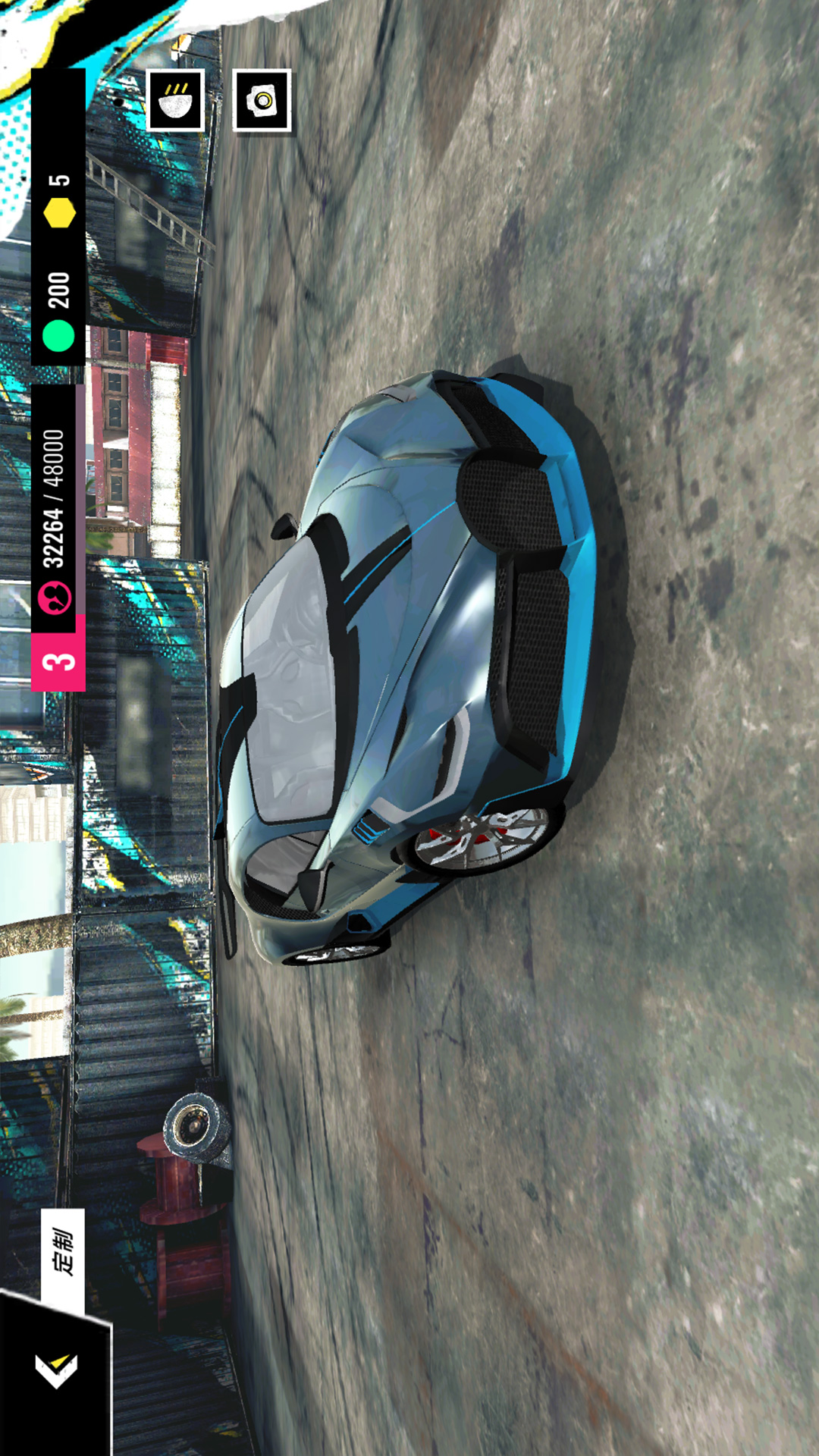The image size is (819, 1456).
Task: Tap the 定制 customization label
Action: [x=63, y=1253]
